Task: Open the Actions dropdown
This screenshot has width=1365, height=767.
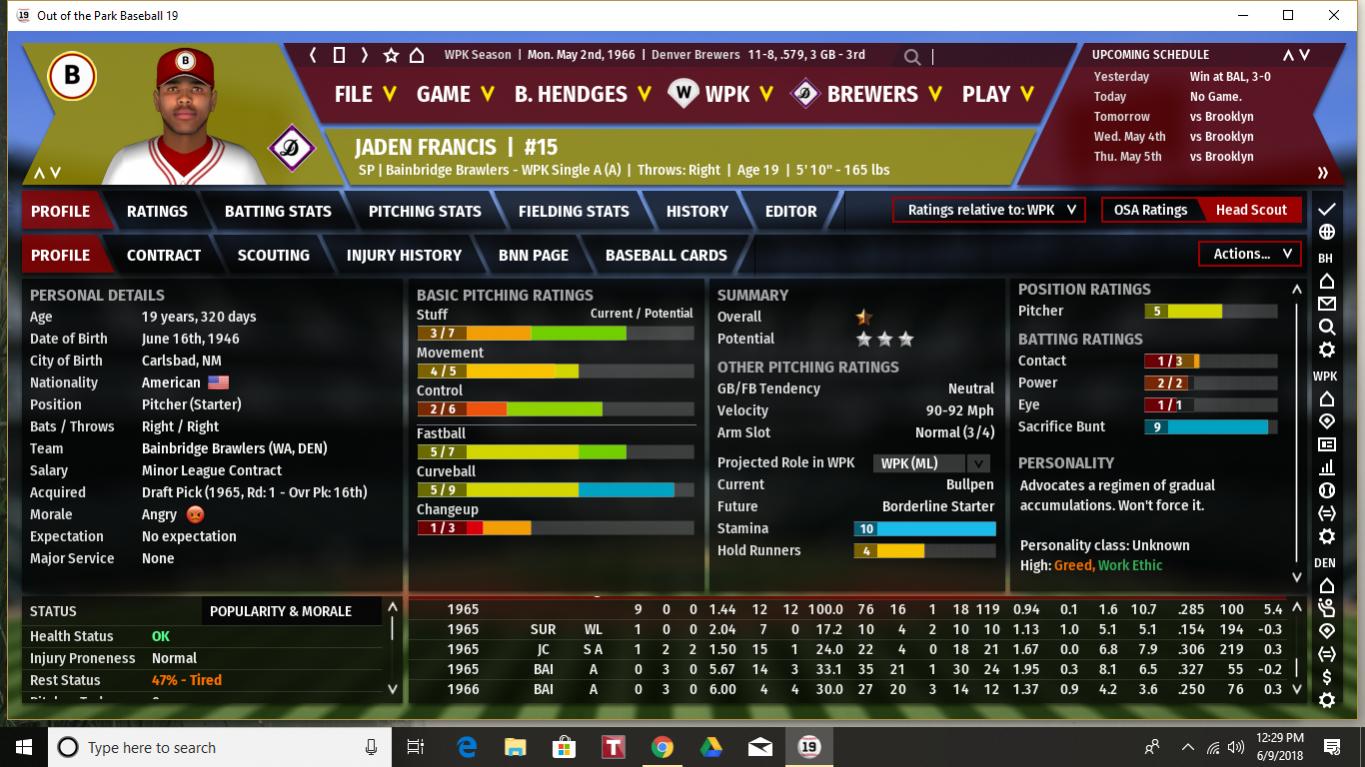Action: click(1250, 254)
